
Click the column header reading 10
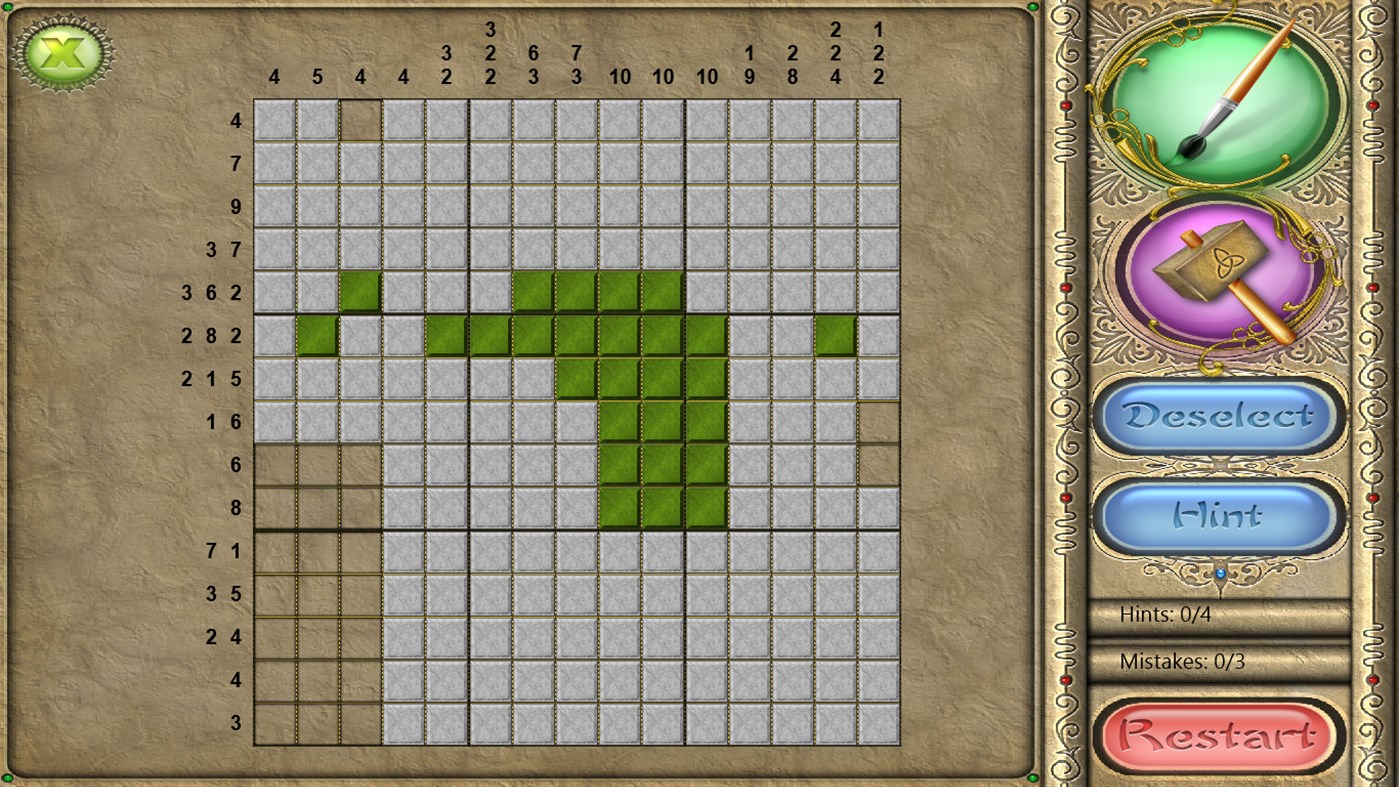(x=619, y=76)
